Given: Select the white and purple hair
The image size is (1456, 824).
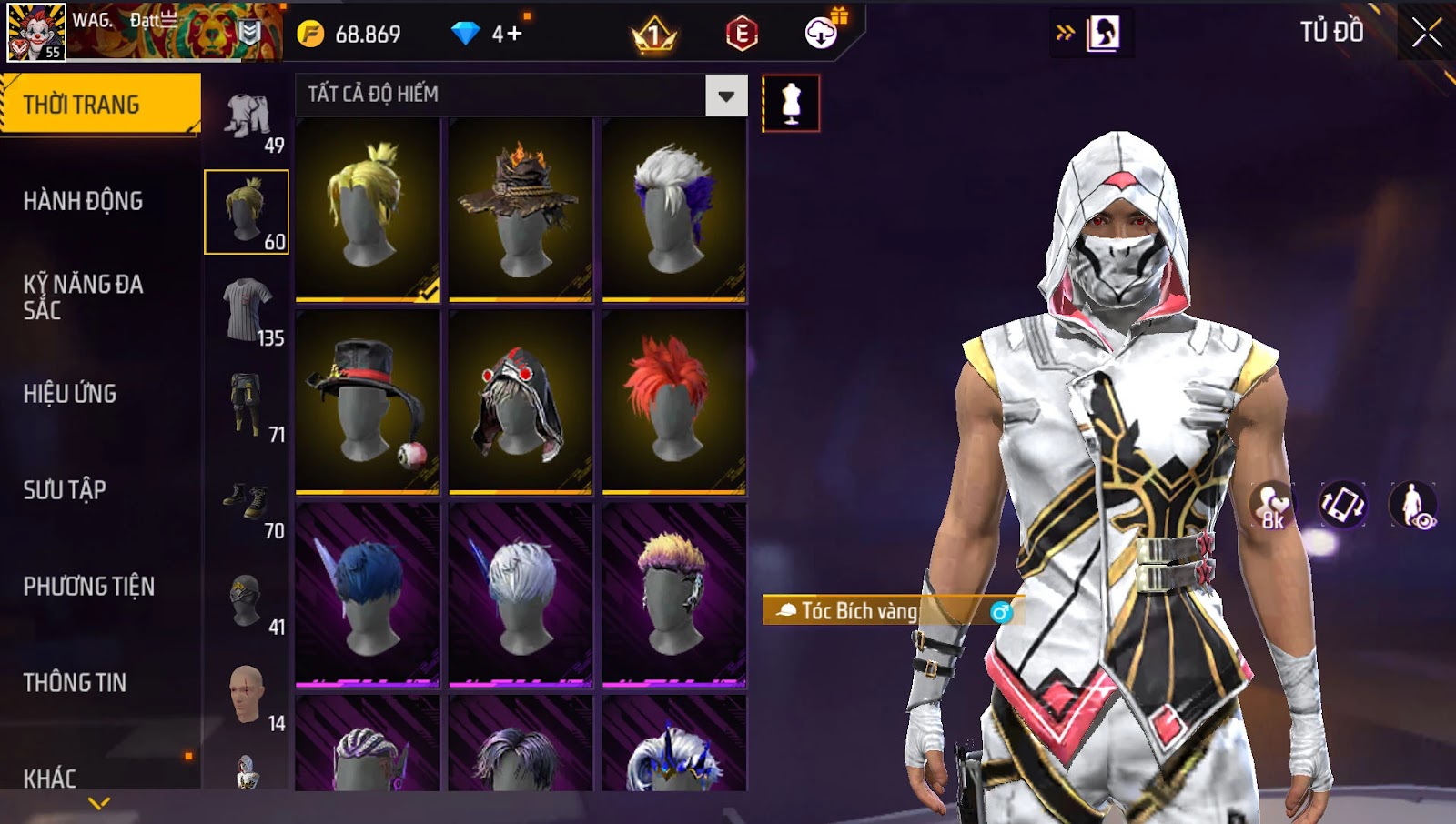Looking at the screenshot, I should pos(673,209).
